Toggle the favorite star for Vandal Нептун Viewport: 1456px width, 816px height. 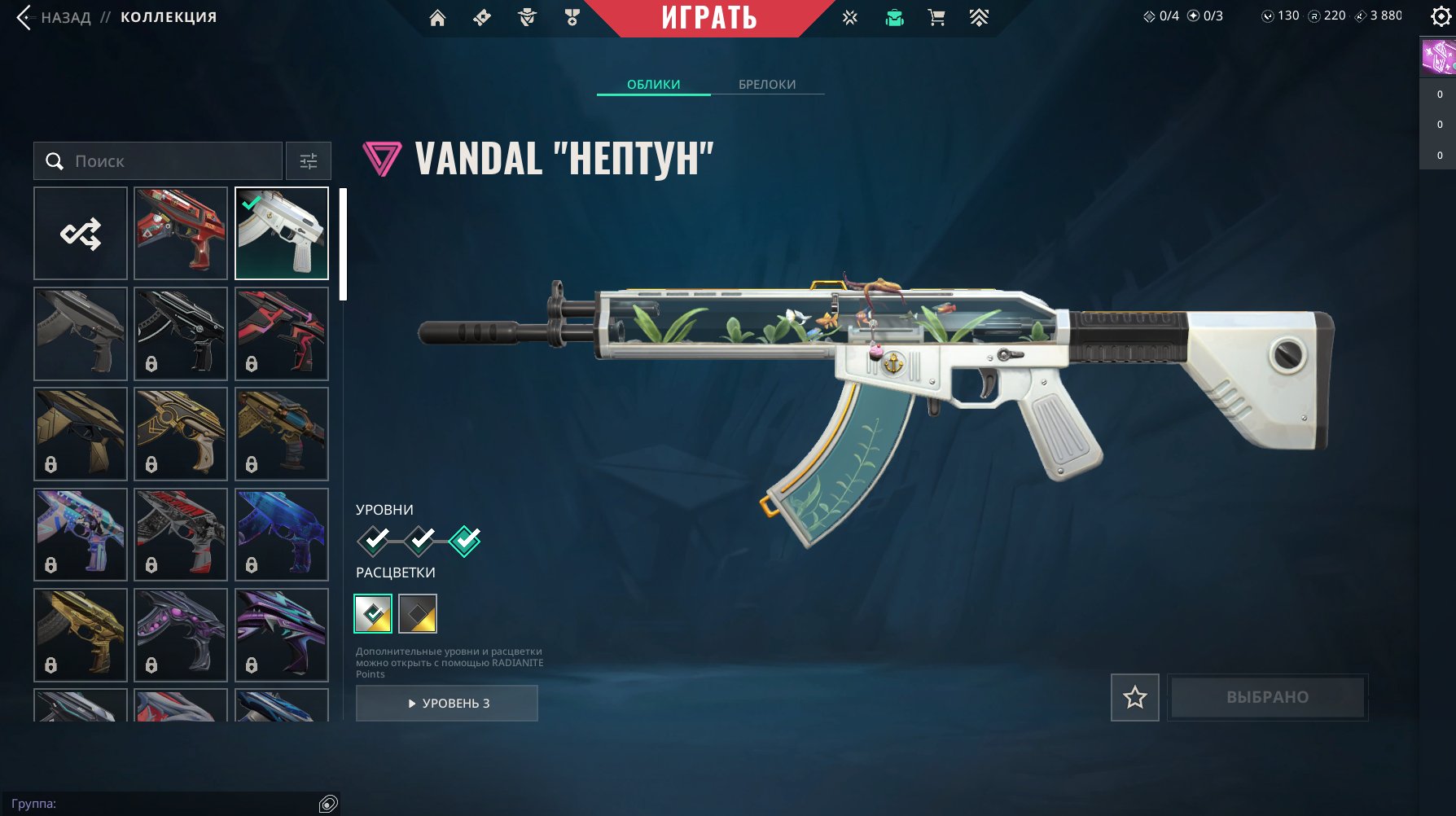coord(1134,697)
